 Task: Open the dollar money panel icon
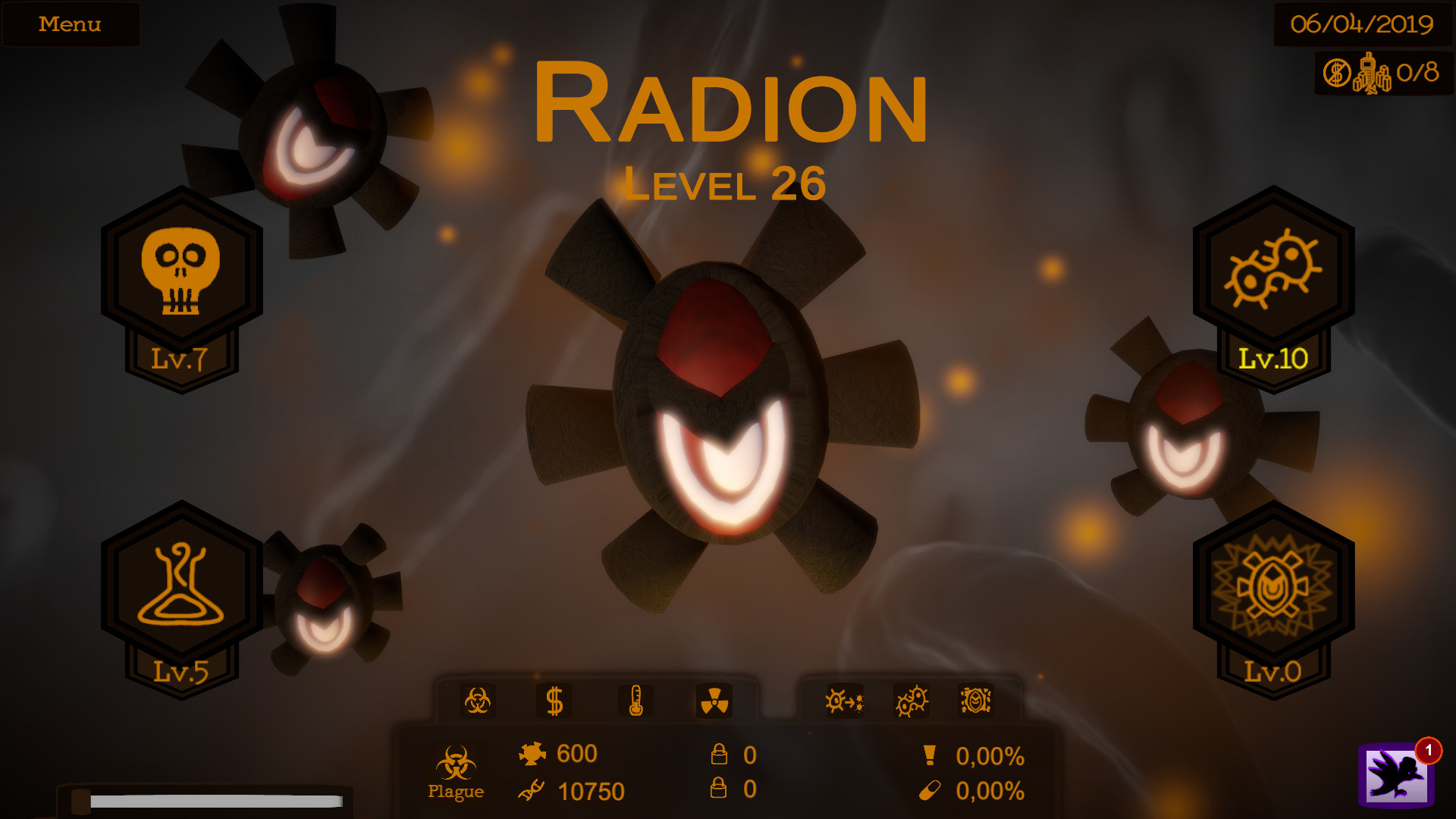(556, 701)
